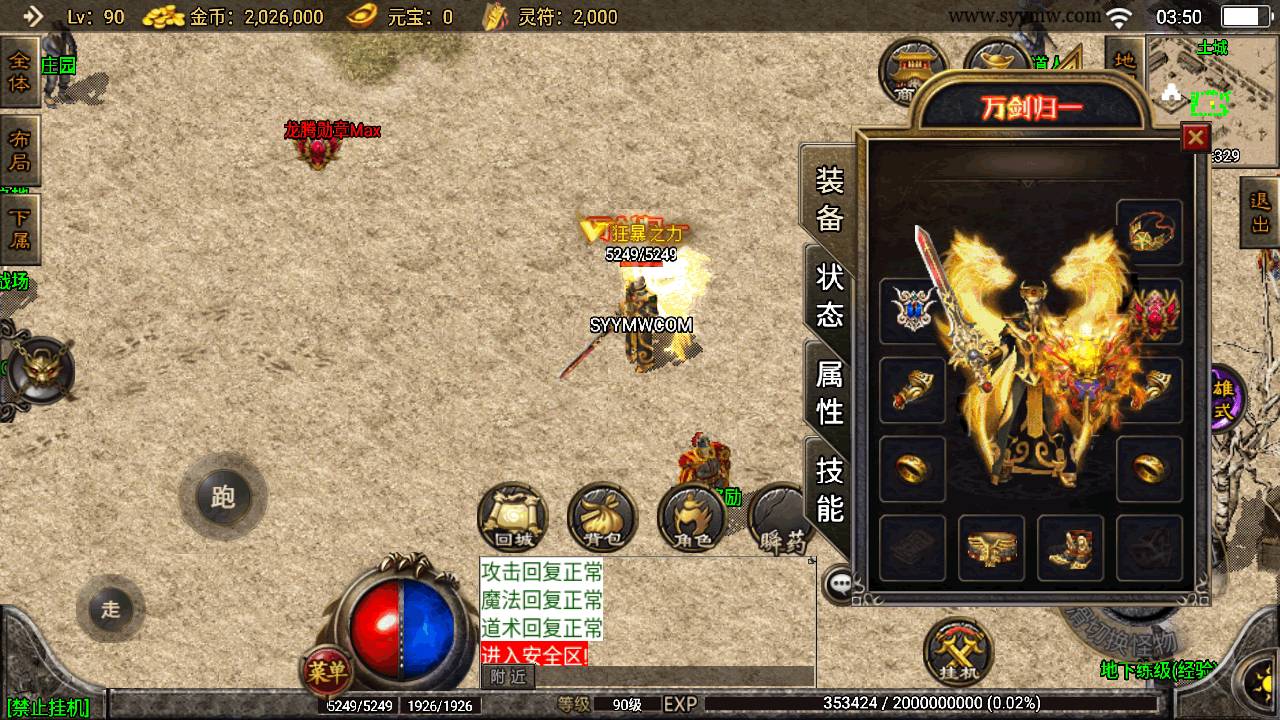Open the red 菜单 menu button
The image size is (1280, 720).
pyautogui.click(x=326, y=671)
